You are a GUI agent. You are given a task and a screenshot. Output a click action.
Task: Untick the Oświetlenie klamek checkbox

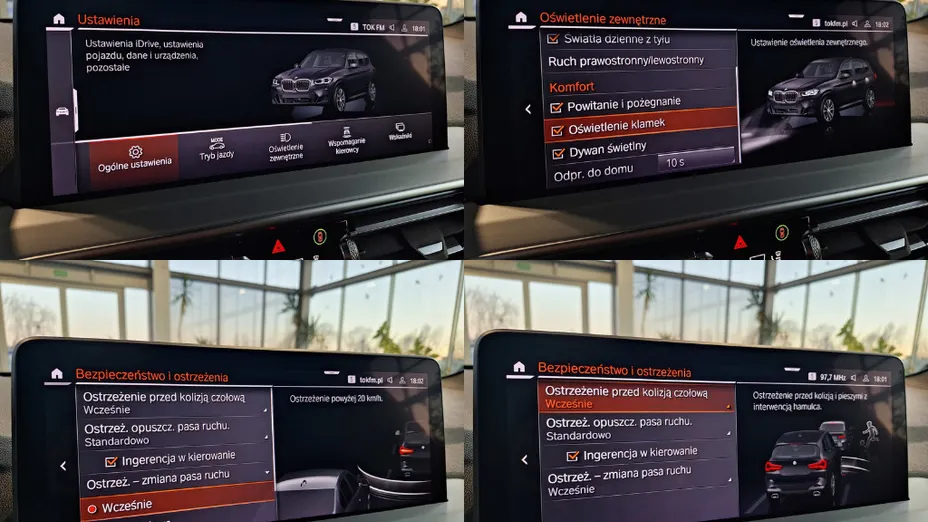[557, 129]
